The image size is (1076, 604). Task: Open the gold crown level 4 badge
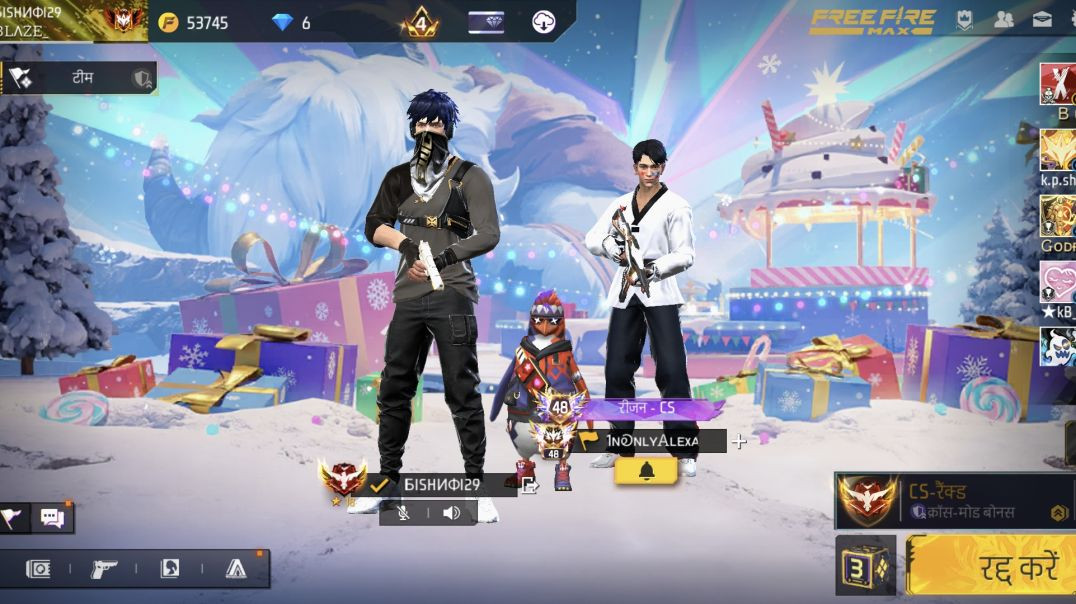coord(420,22)
